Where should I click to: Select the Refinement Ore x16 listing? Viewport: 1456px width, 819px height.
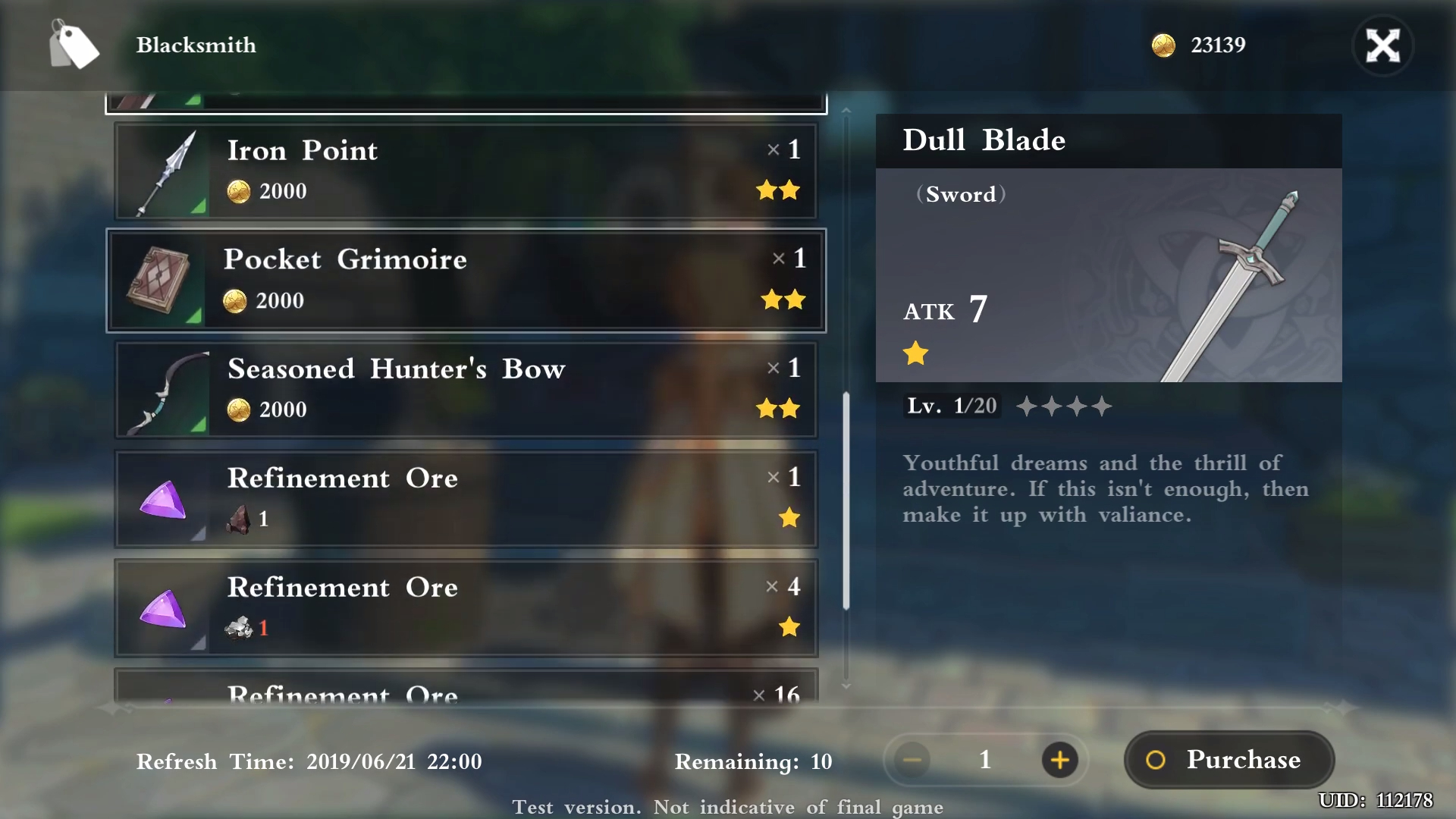click(466, 689)
